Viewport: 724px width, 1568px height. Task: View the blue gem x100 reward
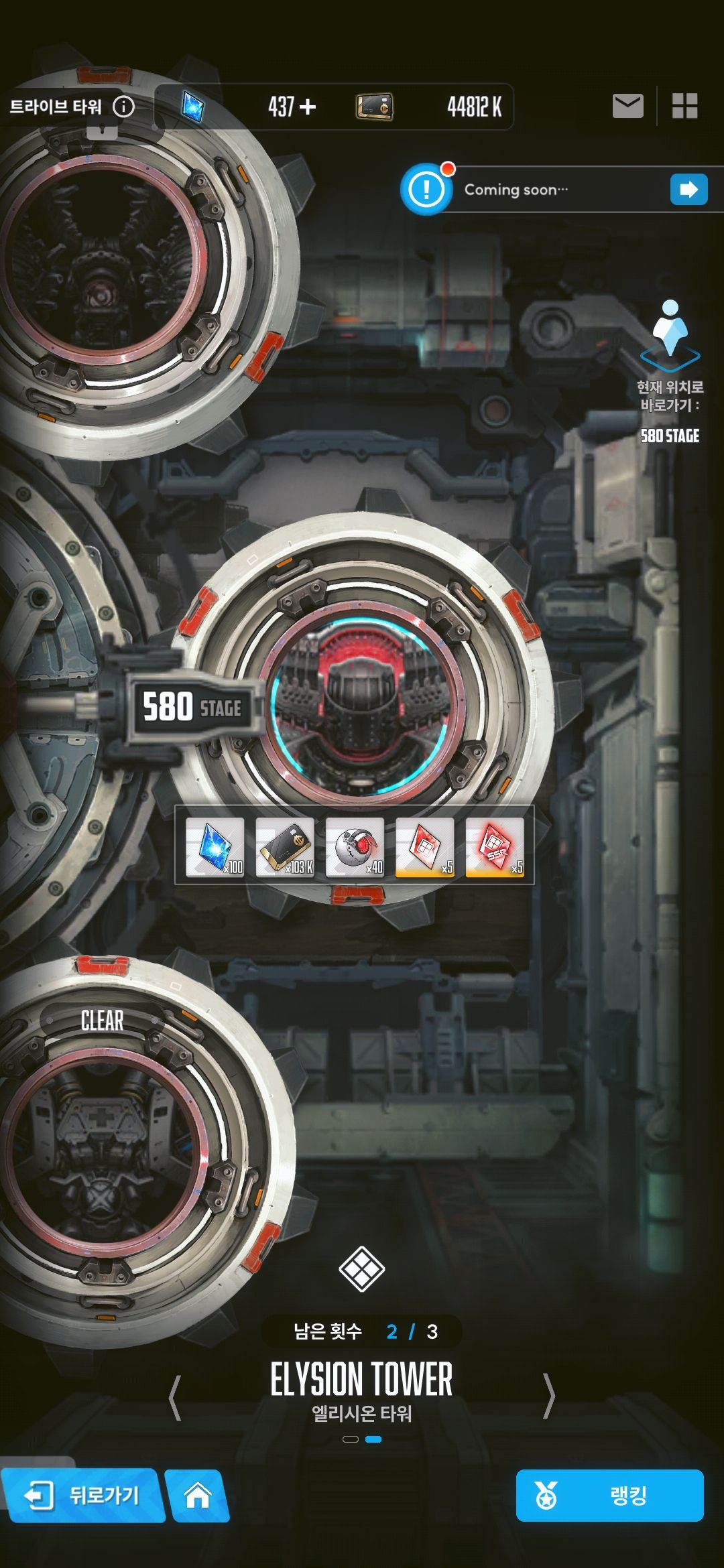click(215, 847)
